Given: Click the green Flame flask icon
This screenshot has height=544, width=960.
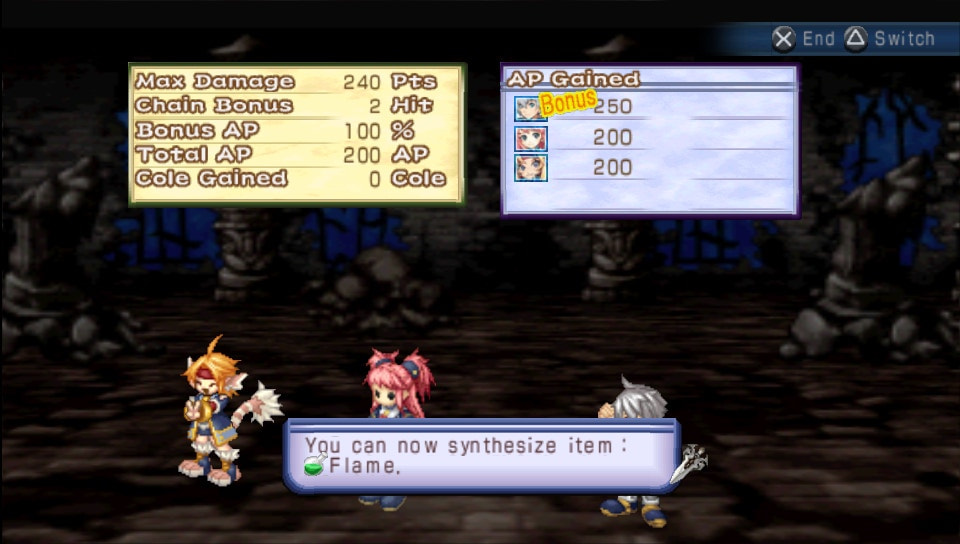Looking at the screenshot, I should (315, 466).
